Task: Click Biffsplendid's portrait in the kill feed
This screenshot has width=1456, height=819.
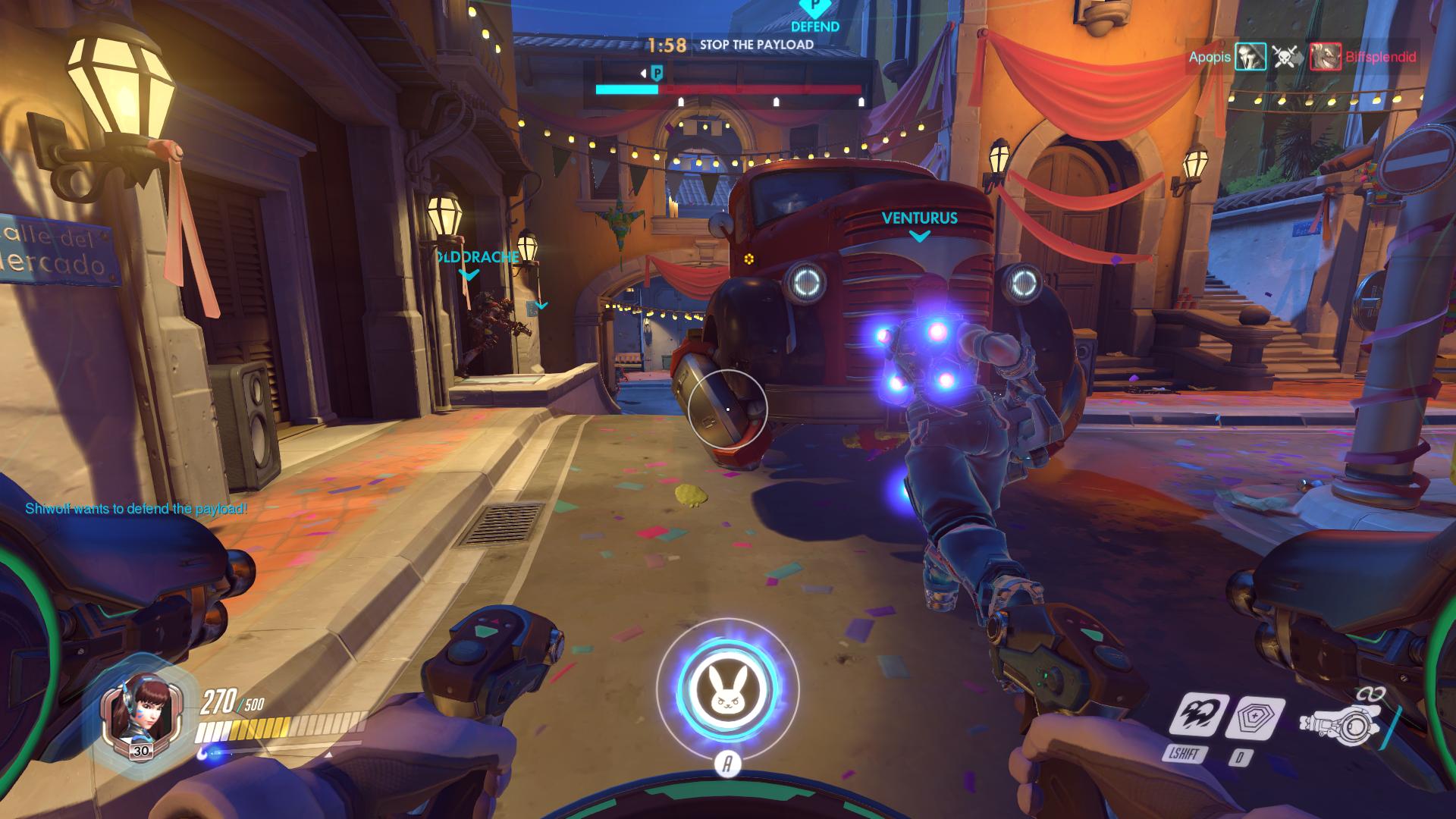Action: [1325, 57]
